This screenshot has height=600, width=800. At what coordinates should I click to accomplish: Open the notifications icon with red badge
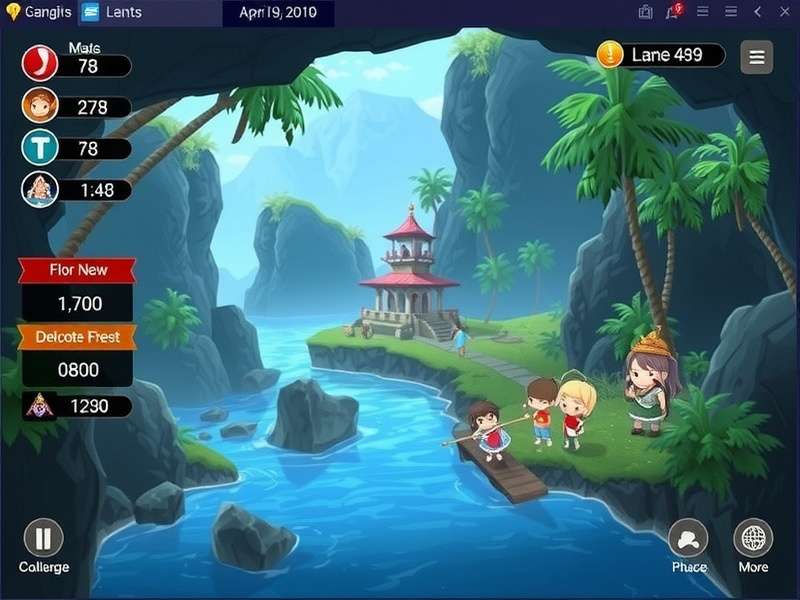(673, 12)
